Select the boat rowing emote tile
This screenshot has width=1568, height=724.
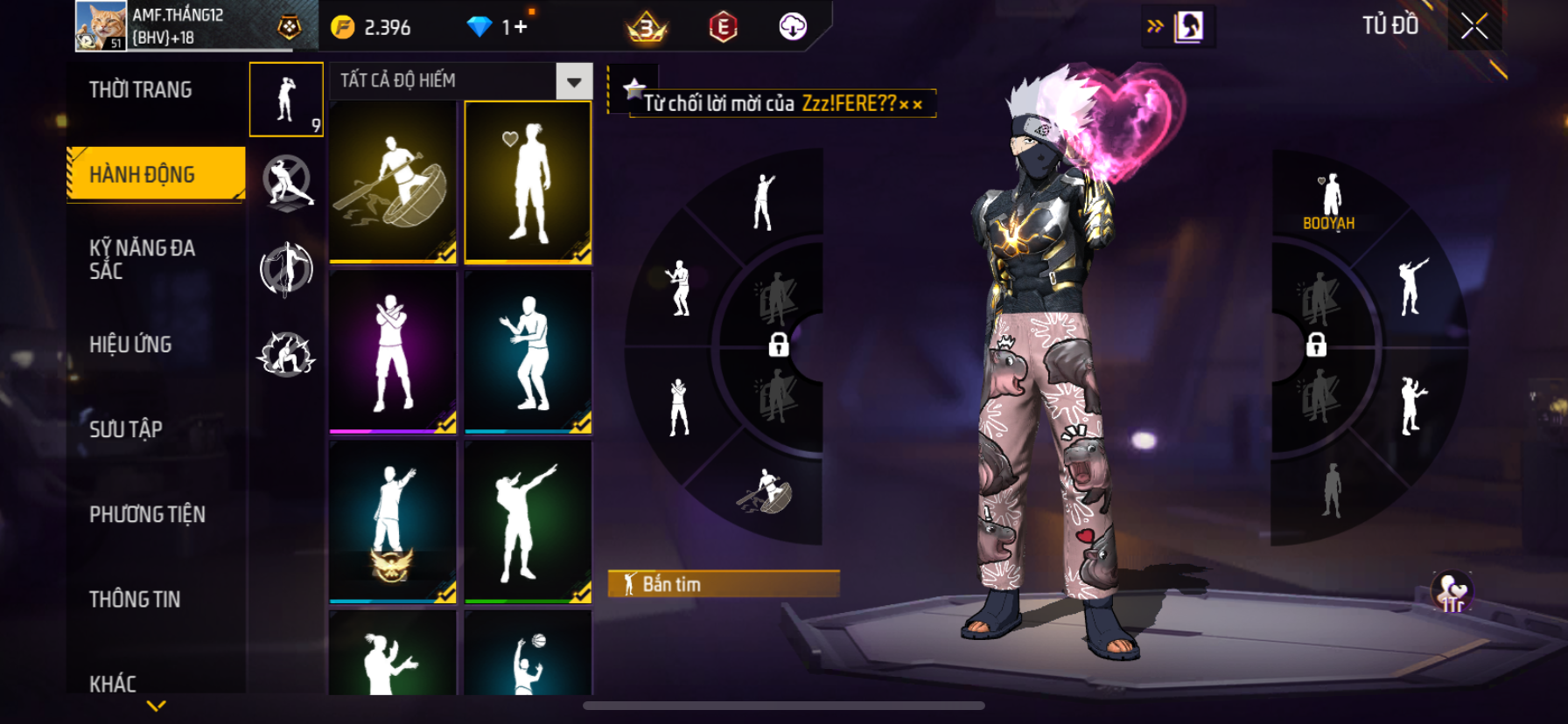[393, 181]
